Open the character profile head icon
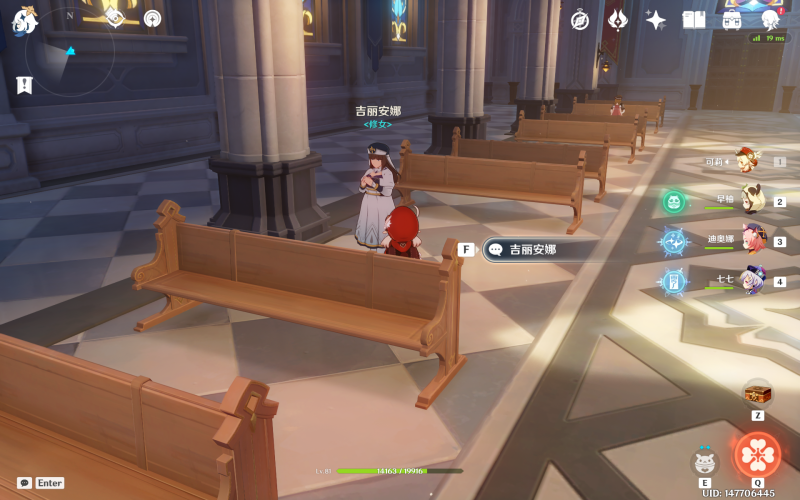This screenshot has width=800, height=500. point(770,20)
